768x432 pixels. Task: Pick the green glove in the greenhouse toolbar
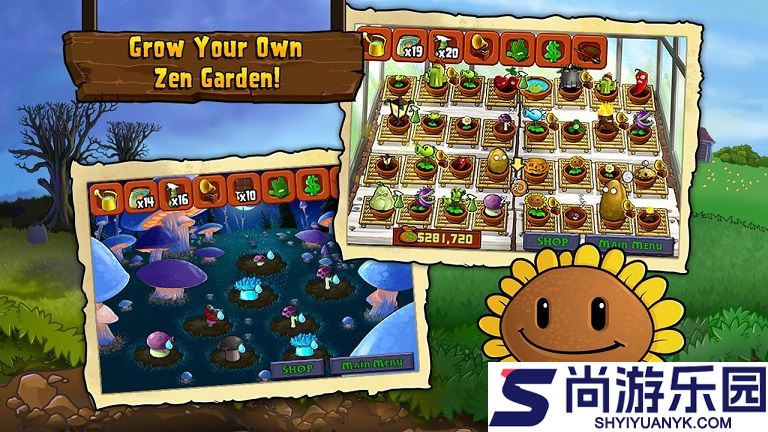tap(517, 48)
